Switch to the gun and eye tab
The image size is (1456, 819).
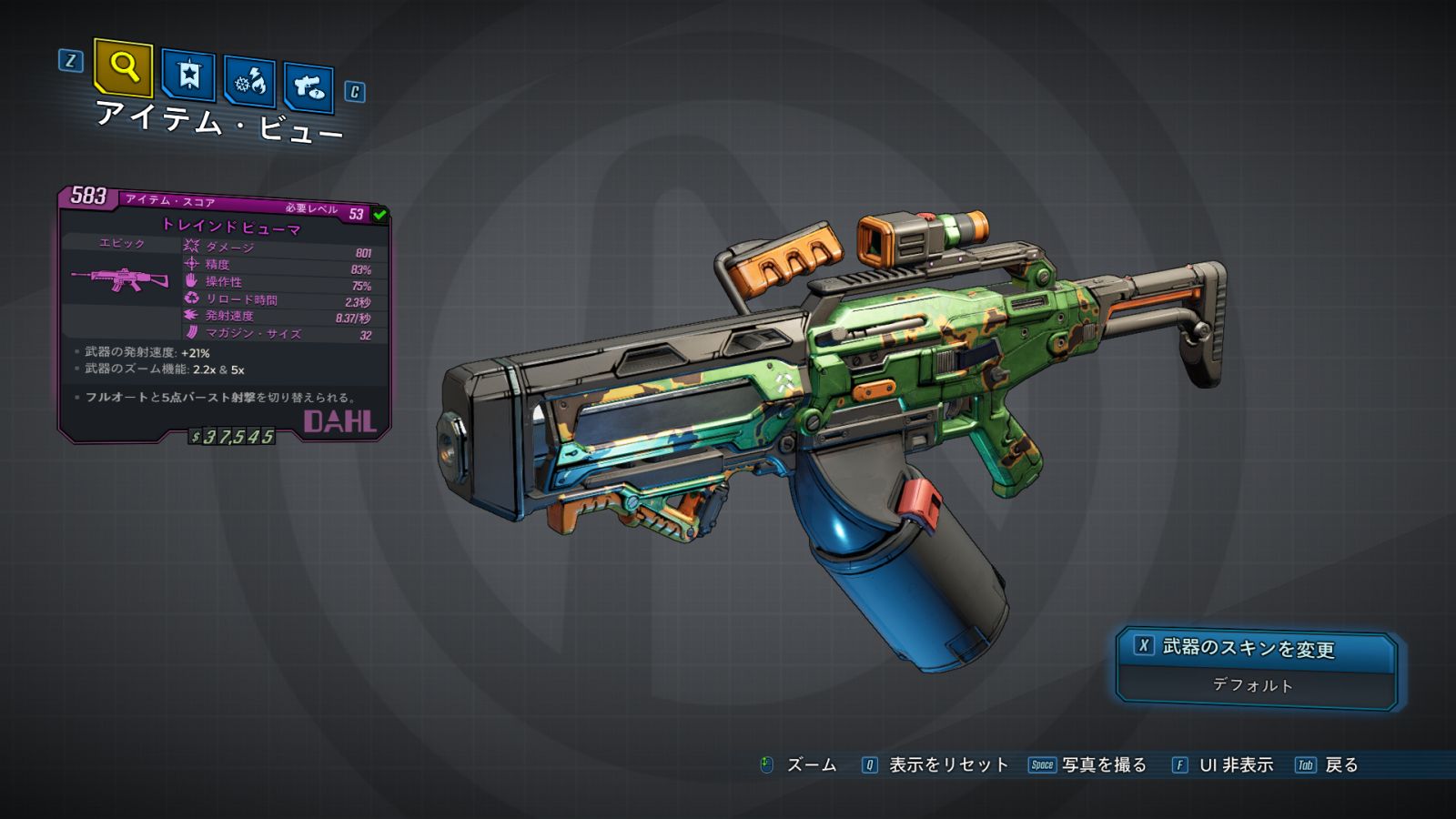click(x=308, y=88)
